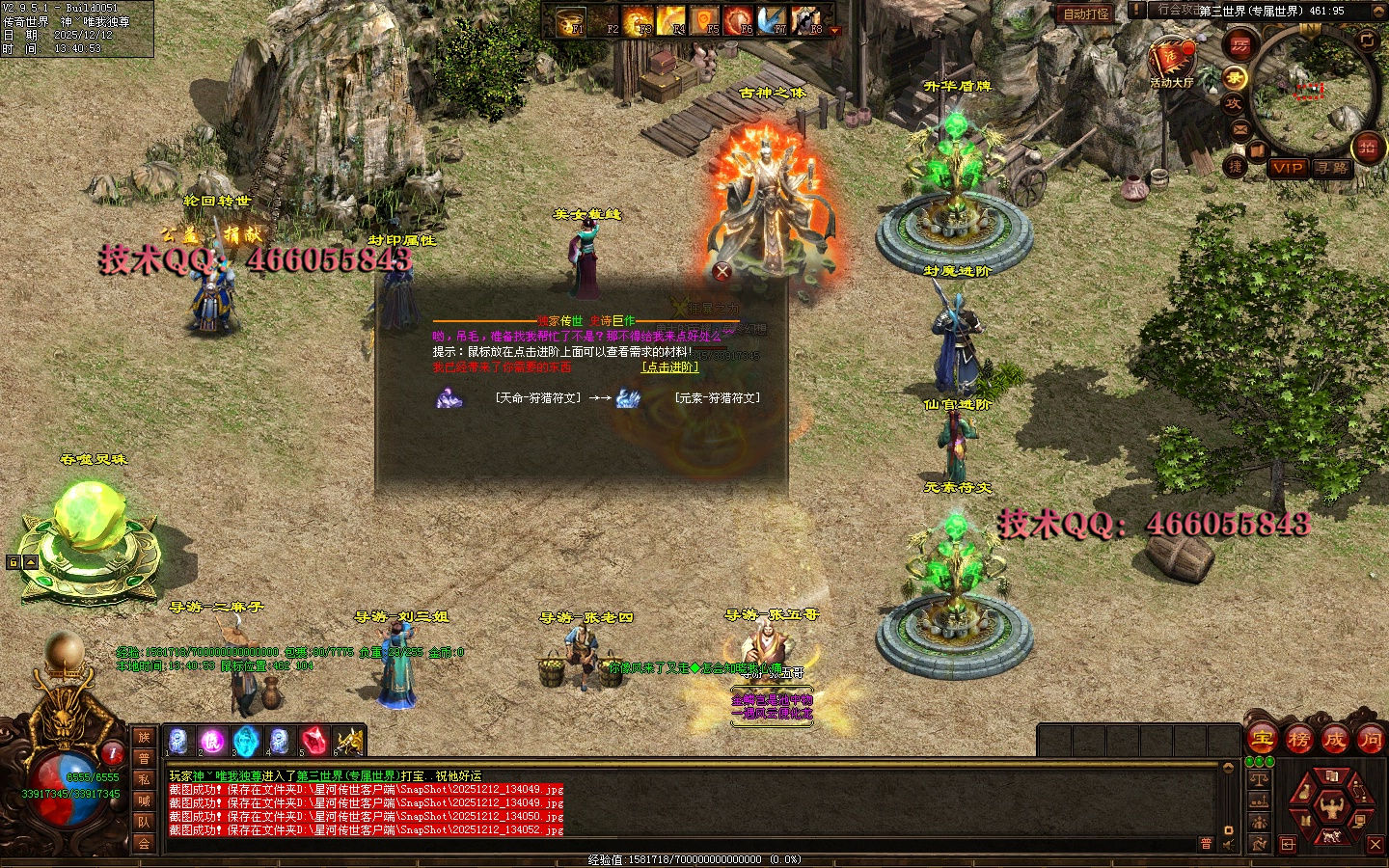Click the chat input field
Screen dimensions: 1389x868
pos(675,844)
